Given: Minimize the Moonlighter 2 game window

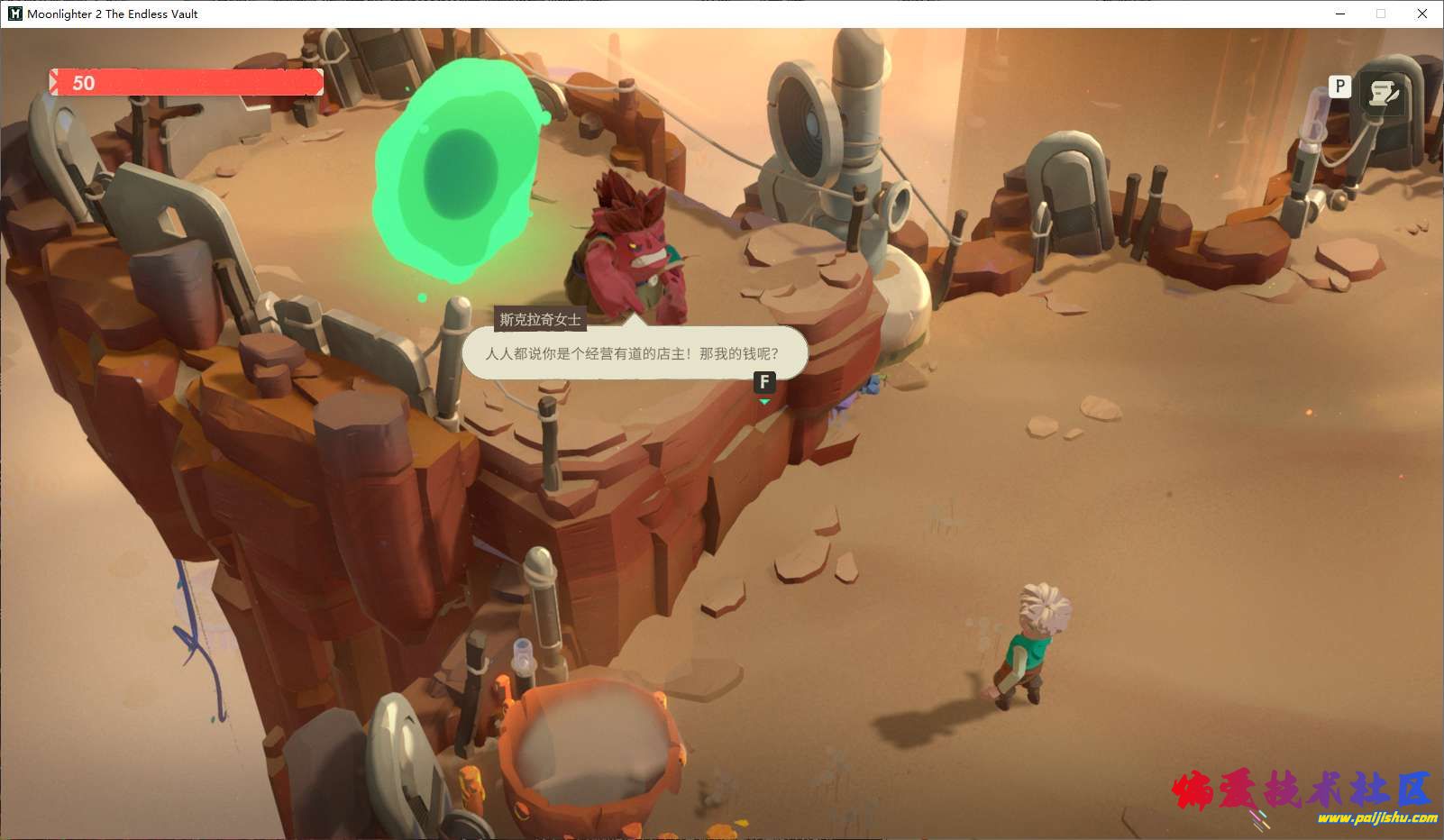Looking at the screenshot, I should coord(1340,14).
